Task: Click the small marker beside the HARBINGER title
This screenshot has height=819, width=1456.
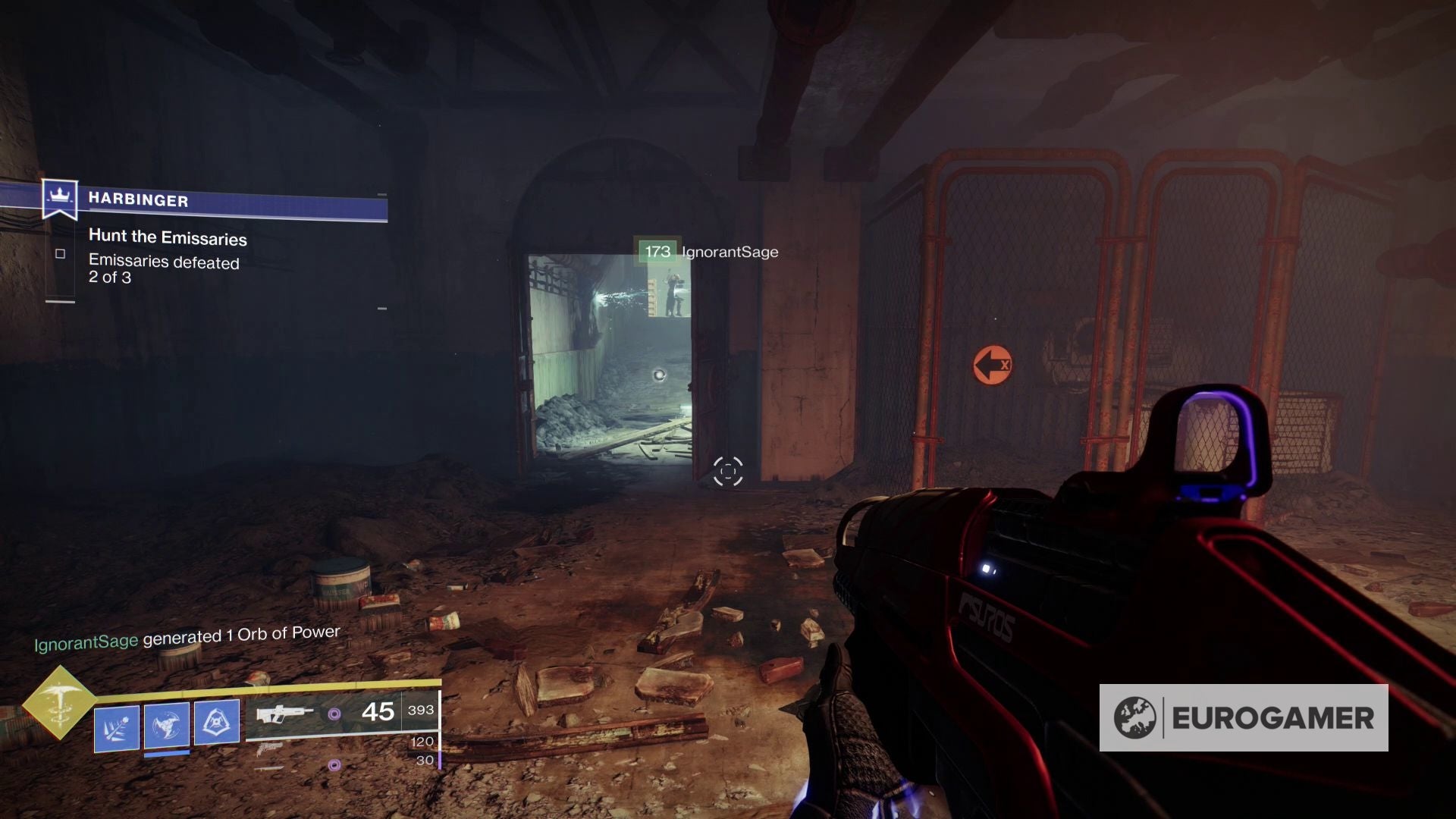Action: [382, 193]
